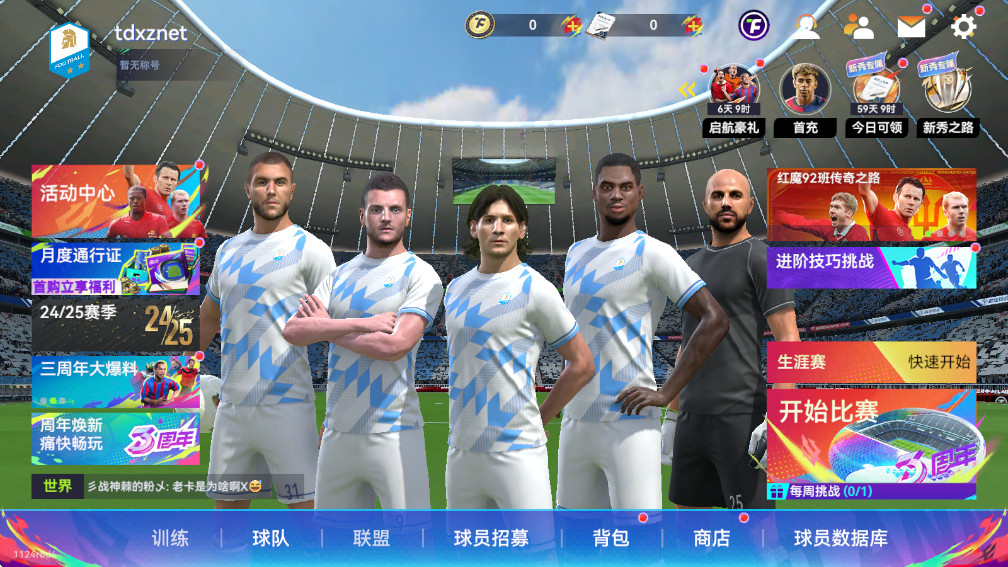Tap the 开始比赛 start match banner
This screenshot has width=1008, height=567.
click(x=870, y=435)
